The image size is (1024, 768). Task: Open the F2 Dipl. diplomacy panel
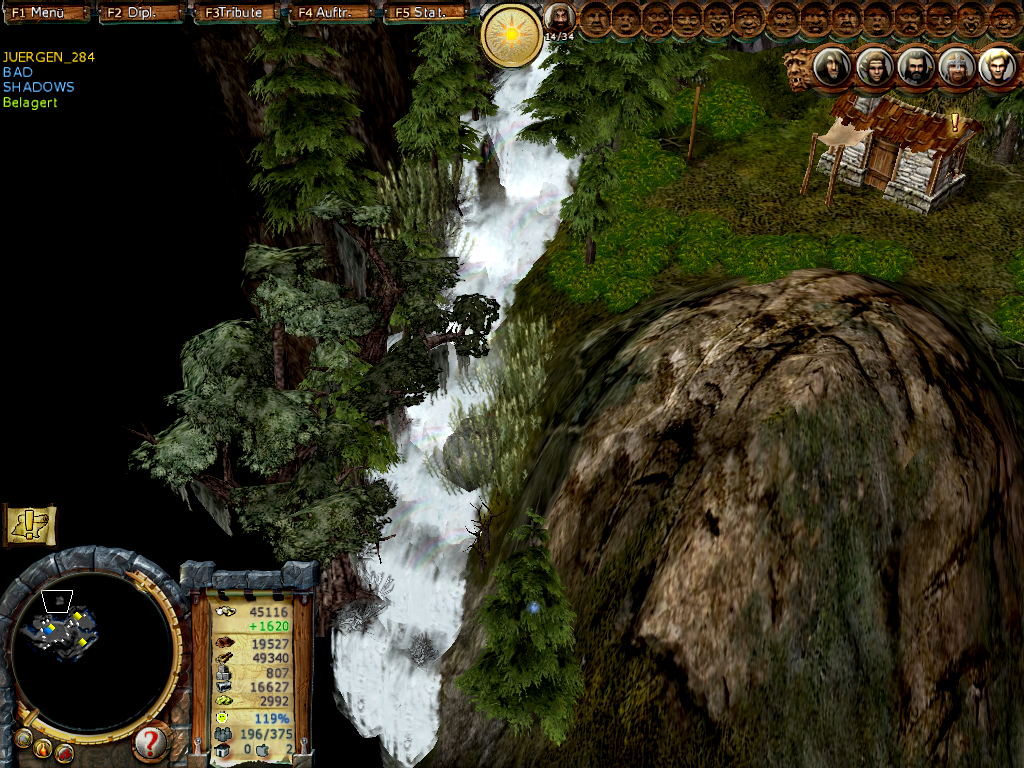[141, 13]
